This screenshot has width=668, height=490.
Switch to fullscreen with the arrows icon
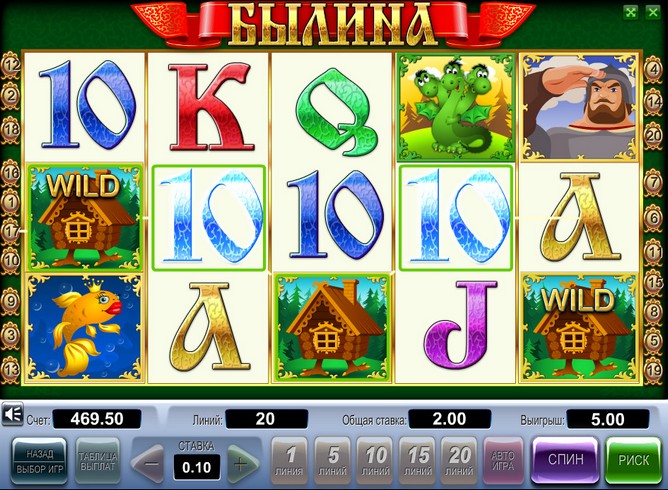(x=630, y=12)
